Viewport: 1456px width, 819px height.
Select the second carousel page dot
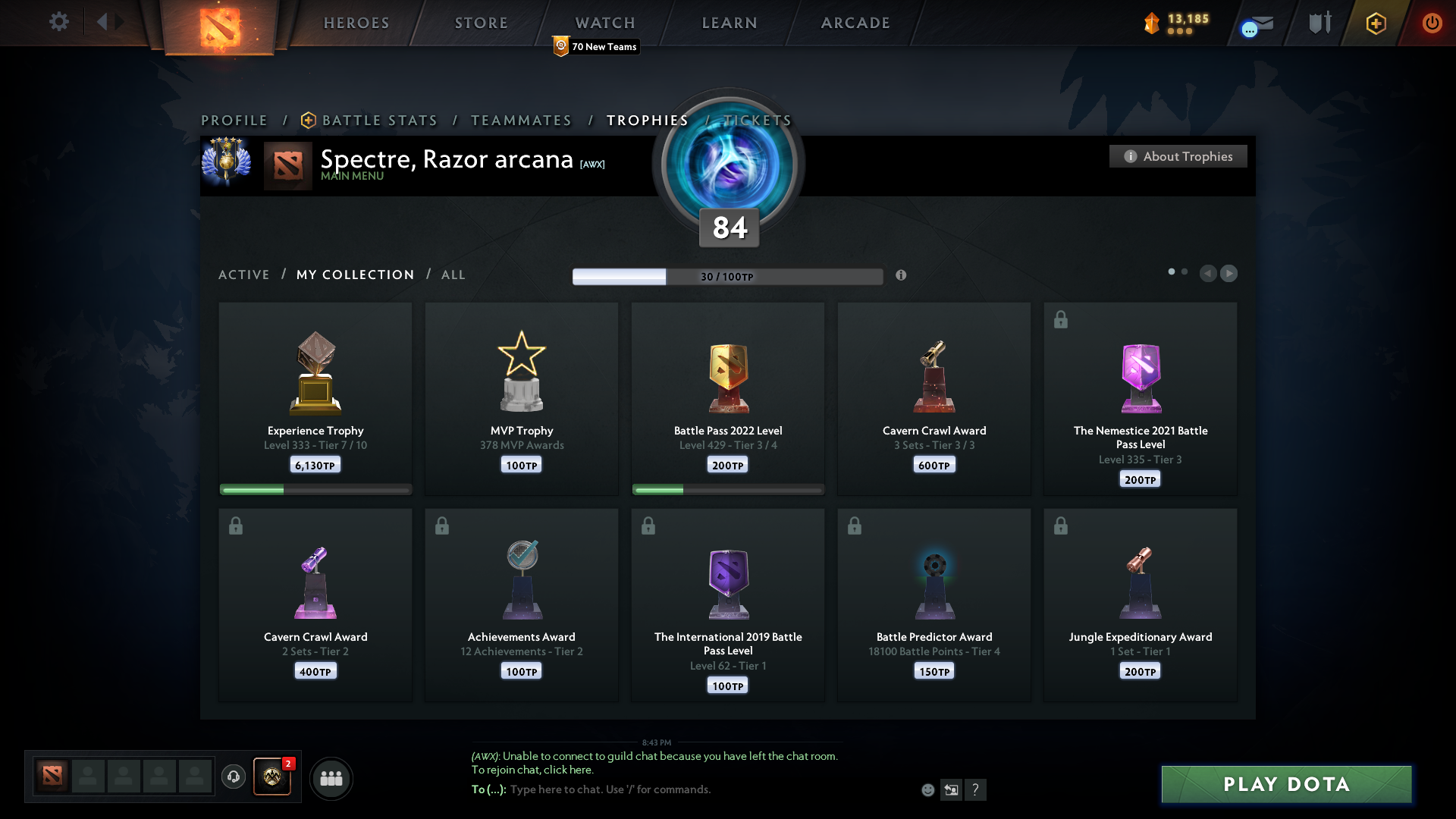point(1185,270)
